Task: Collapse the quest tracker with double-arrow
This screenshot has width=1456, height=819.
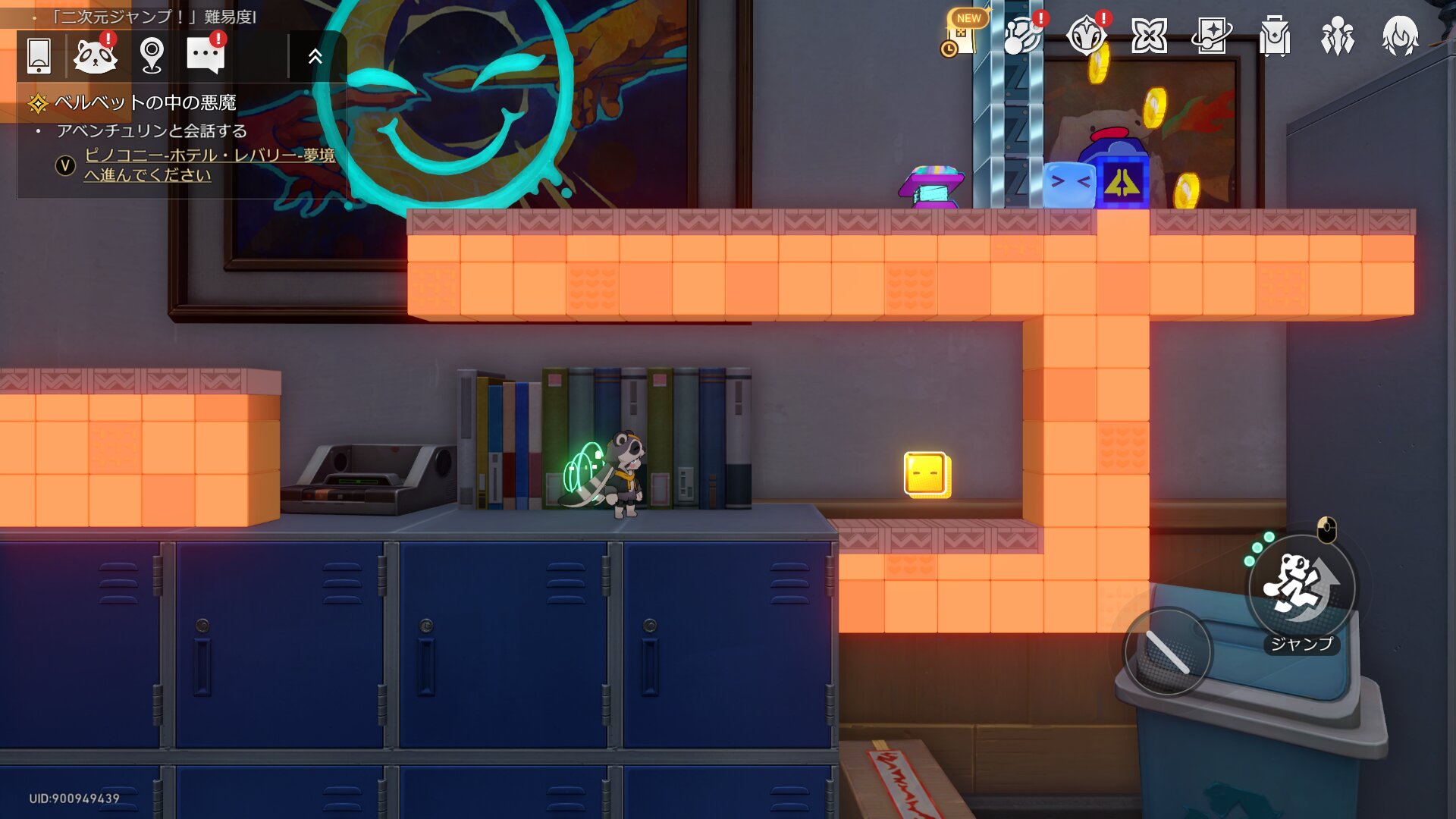Action: 315,56
